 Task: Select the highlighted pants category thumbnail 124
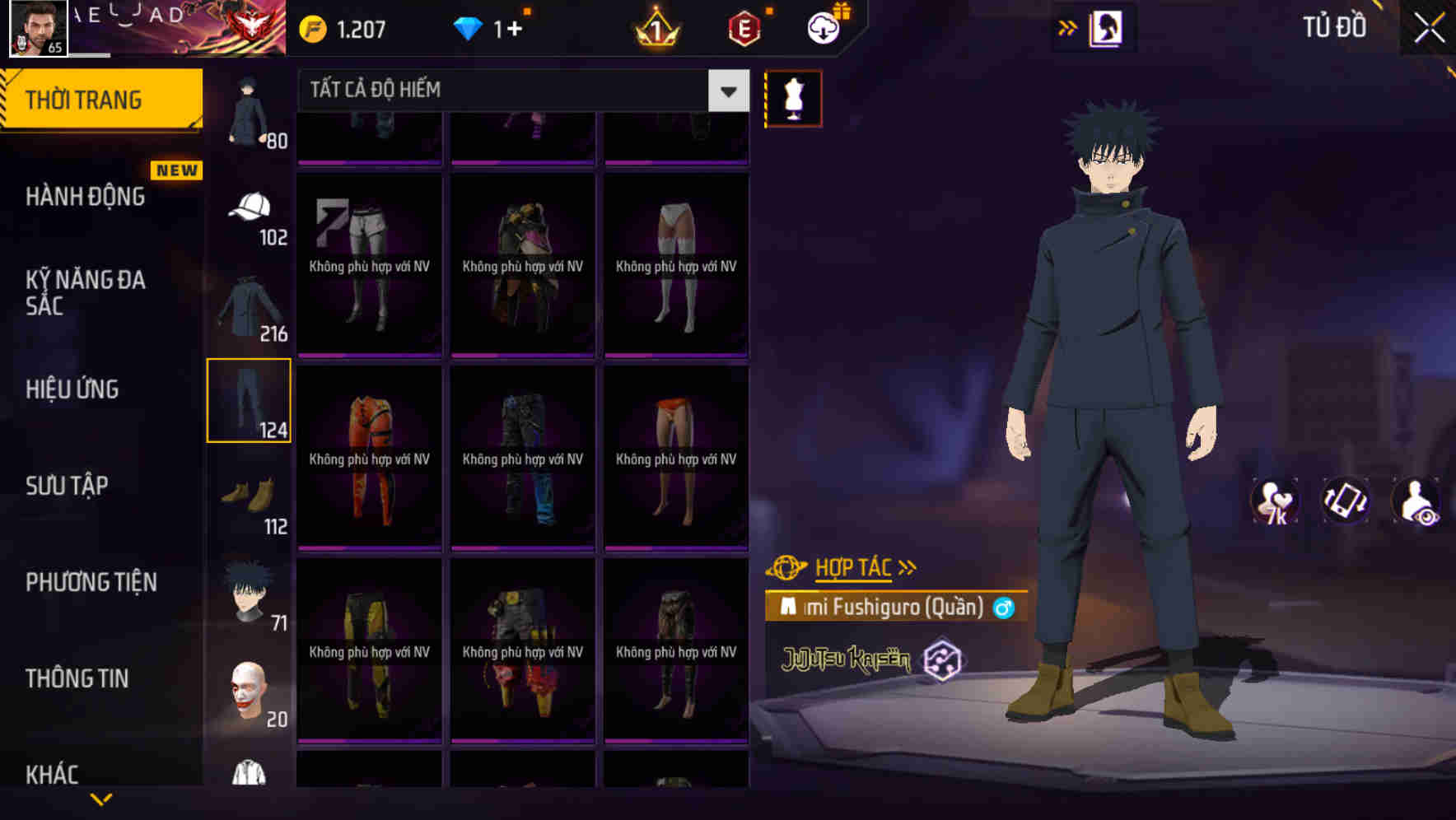[x=250, y=399]
